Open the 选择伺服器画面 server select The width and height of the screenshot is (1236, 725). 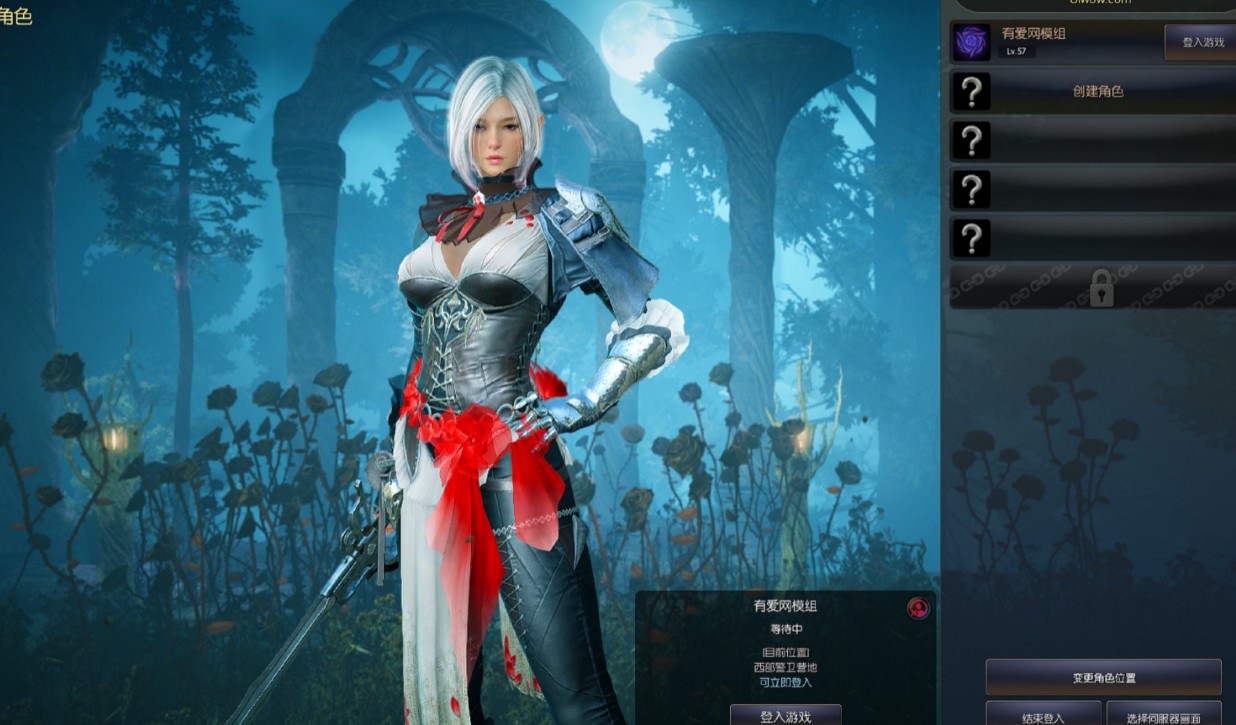(x=1163, y=716)
